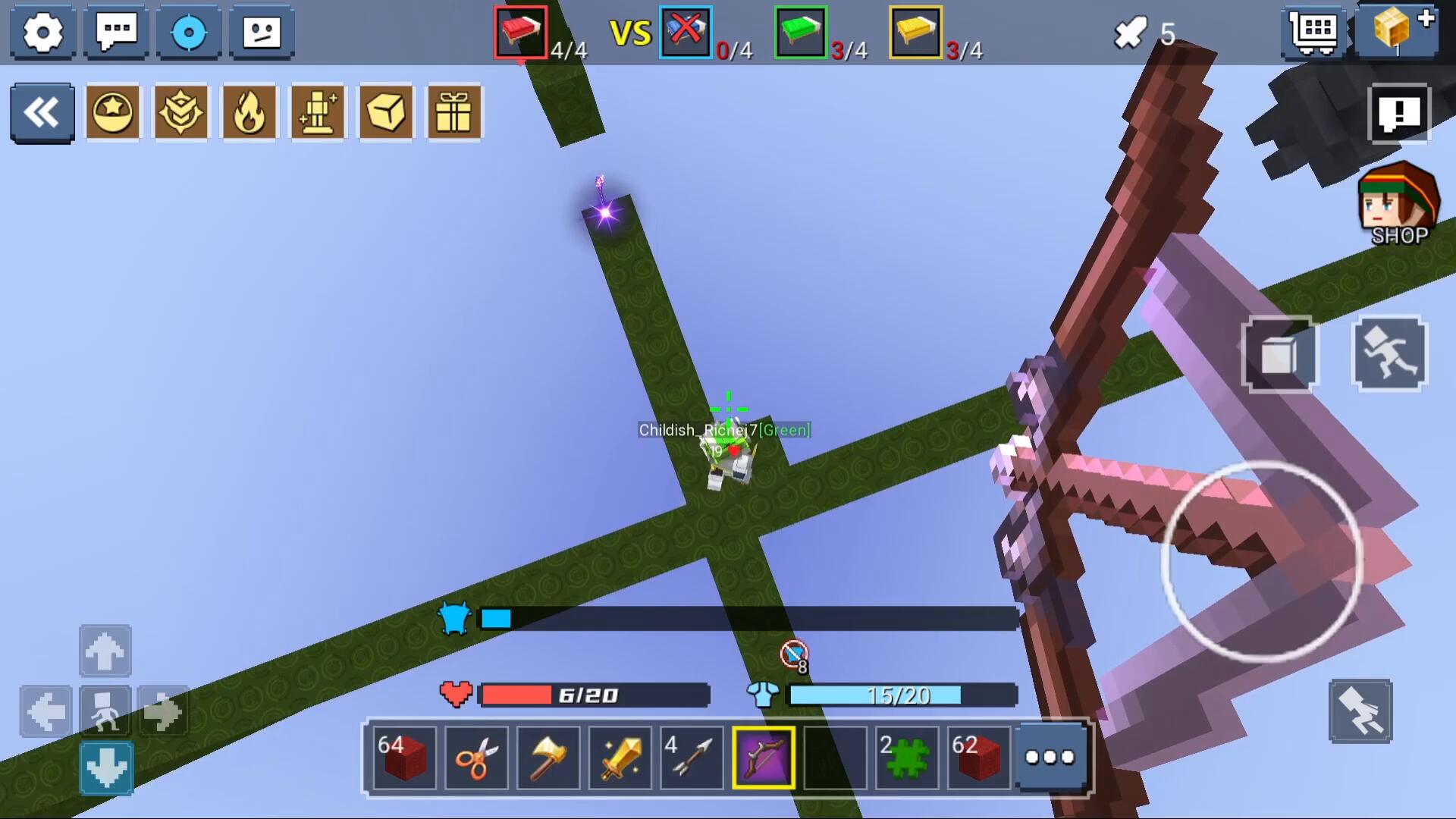
Task: Open the chat speech bubble
Action: (x=116, y=32)
